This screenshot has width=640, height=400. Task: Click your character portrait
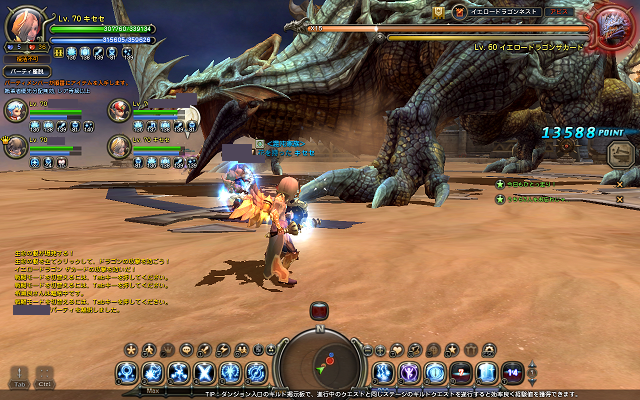(x=25, y=22)
